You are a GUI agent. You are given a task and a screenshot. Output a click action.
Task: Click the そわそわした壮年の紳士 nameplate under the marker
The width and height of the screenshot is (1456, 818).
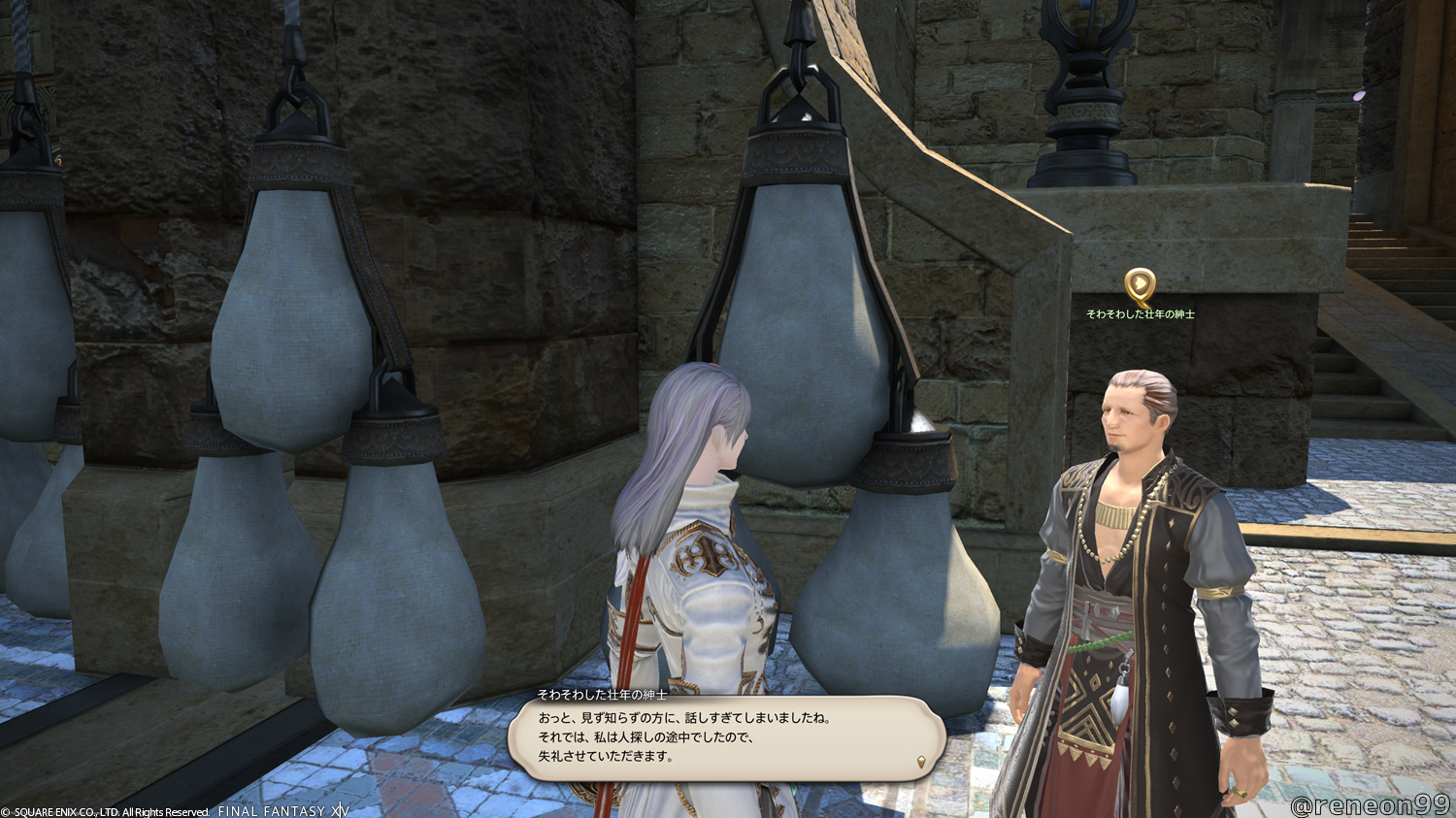(x=1141, y=314)
